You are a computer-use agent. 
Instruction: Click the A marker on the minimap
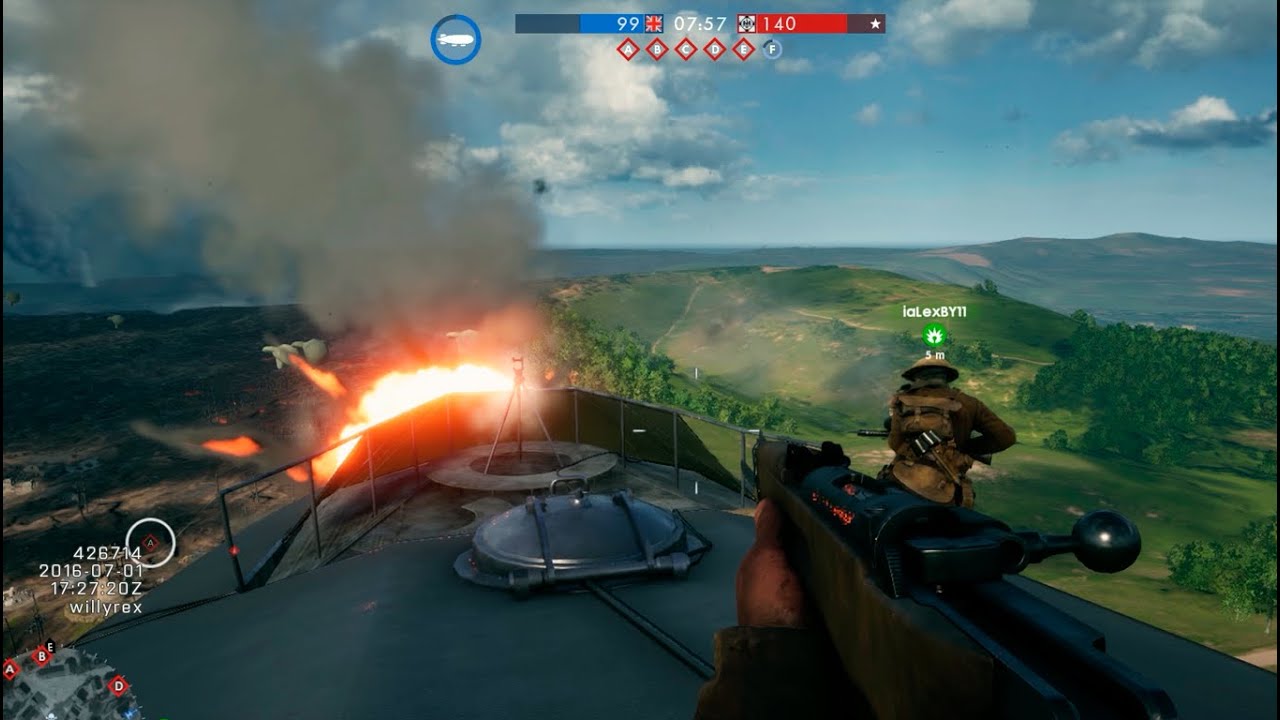[10, 669]
